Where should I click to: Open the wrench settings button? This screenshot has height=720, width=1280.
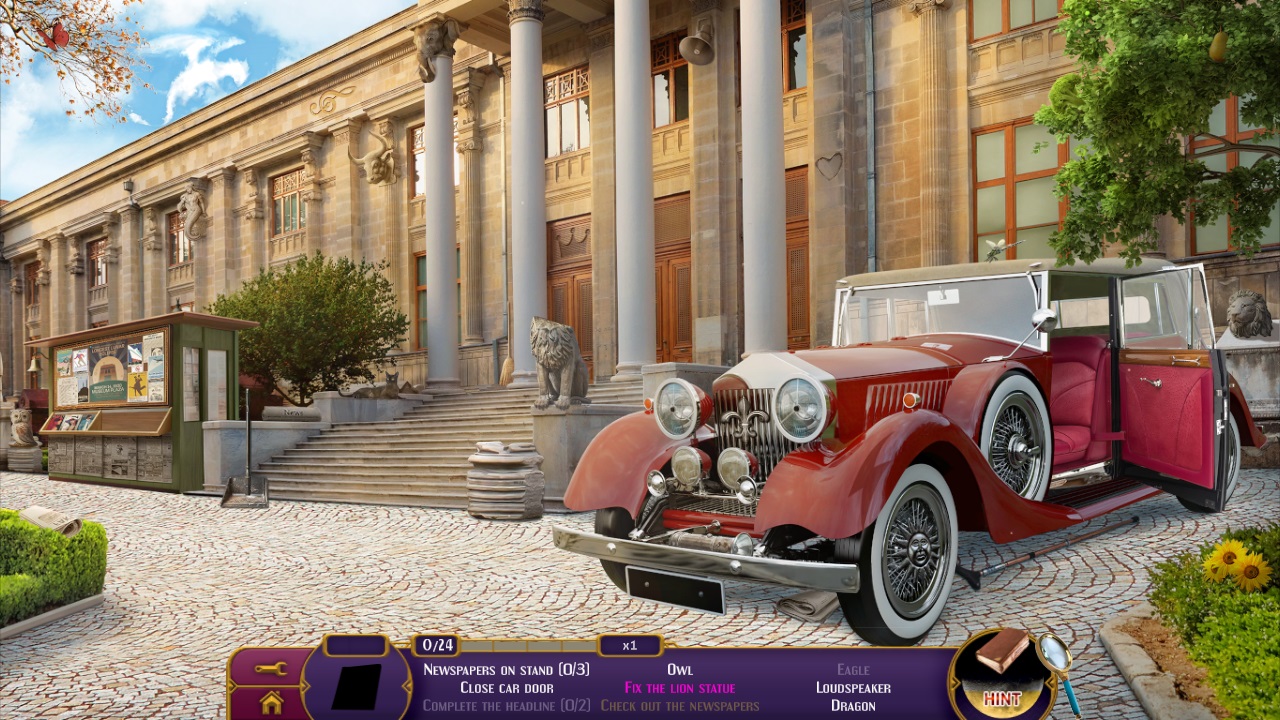[270, 668]
